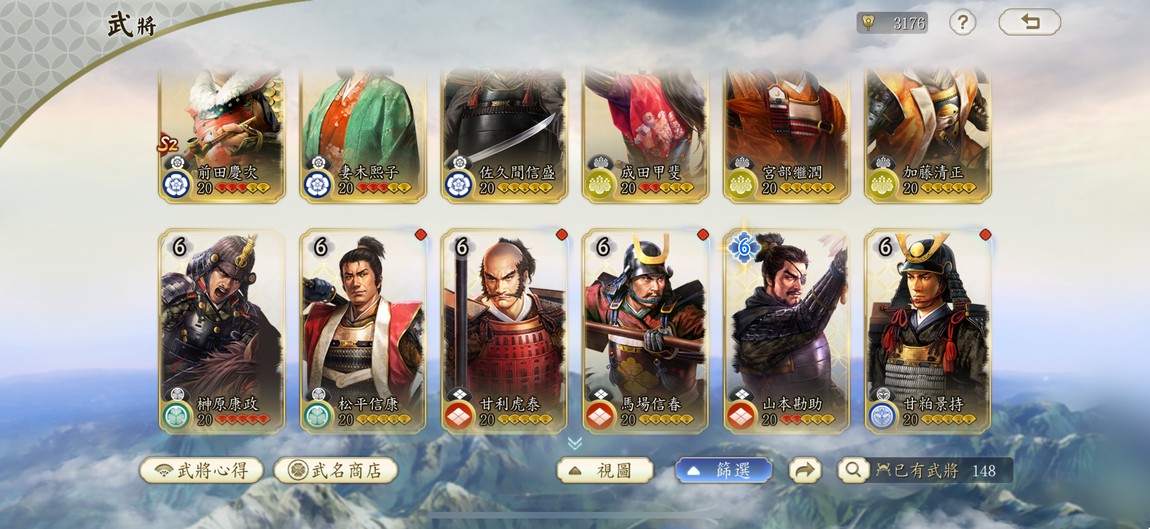Click the curved arrow share button

coord(805,470)
